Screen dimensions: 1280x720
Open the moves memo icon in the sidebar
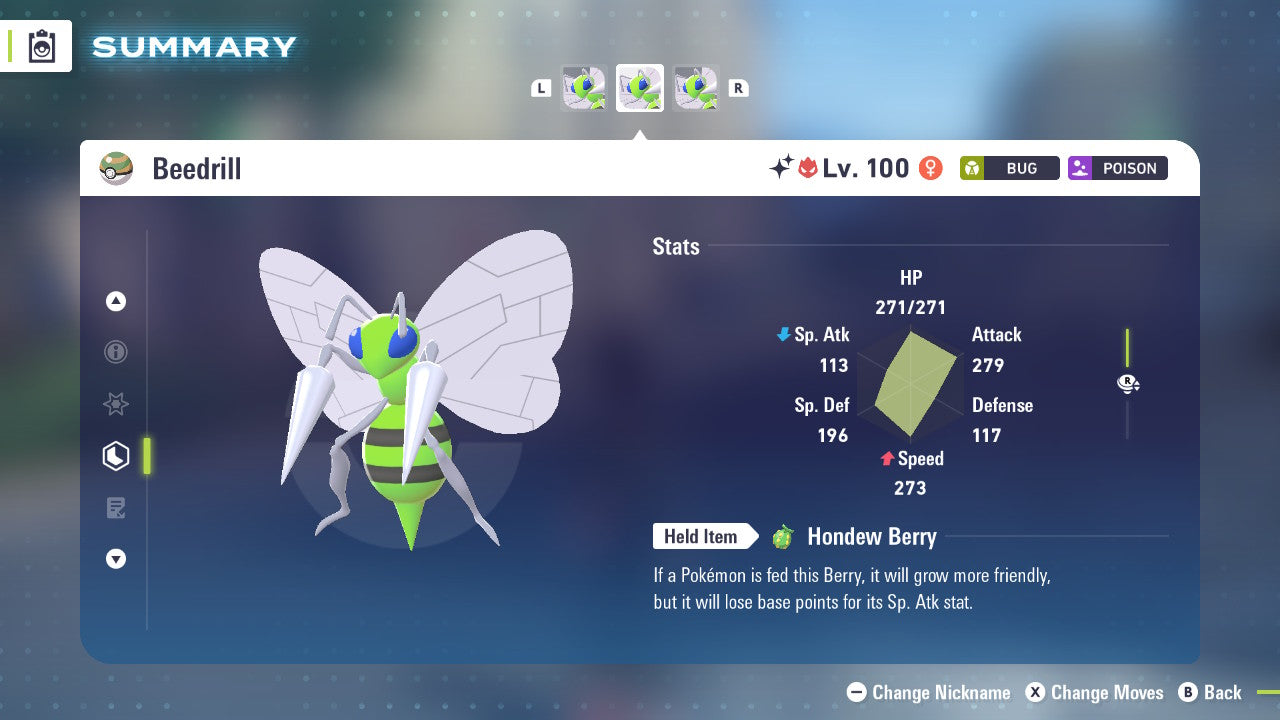click(115, 507)
